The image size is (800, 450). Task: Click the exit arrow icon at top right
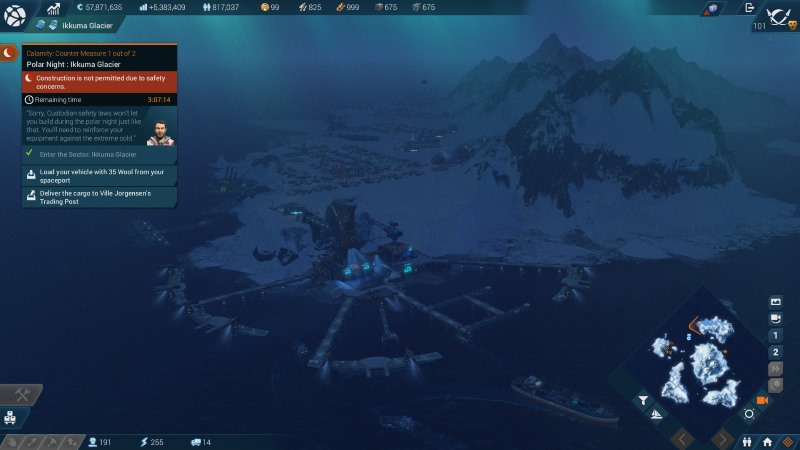750,8
